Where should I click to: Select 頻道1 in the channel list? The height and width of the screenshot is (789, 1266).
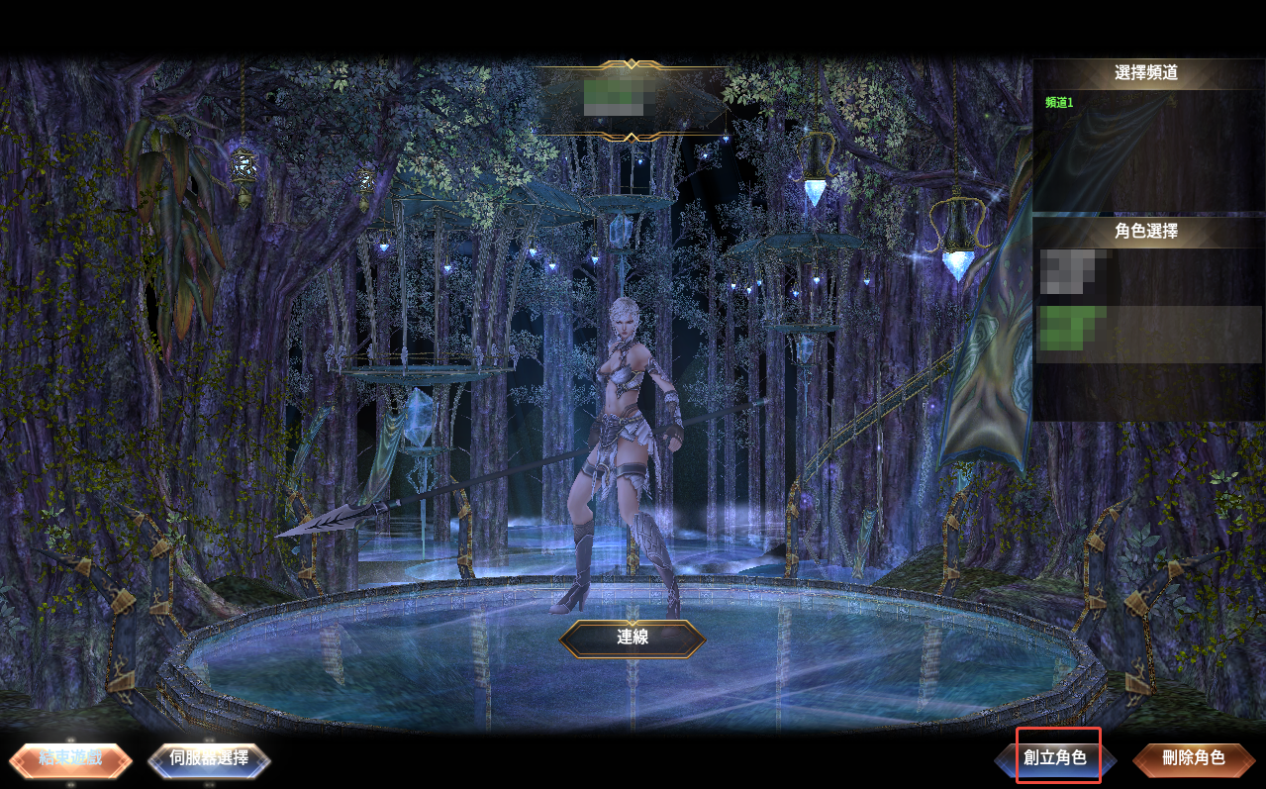click(x=1059, y=102)
